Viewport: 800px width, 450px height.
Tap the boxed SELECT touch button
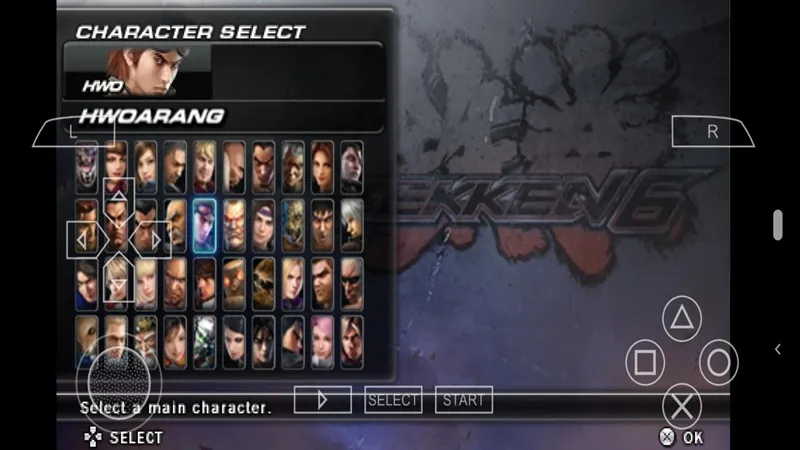(x=393, y=400)
